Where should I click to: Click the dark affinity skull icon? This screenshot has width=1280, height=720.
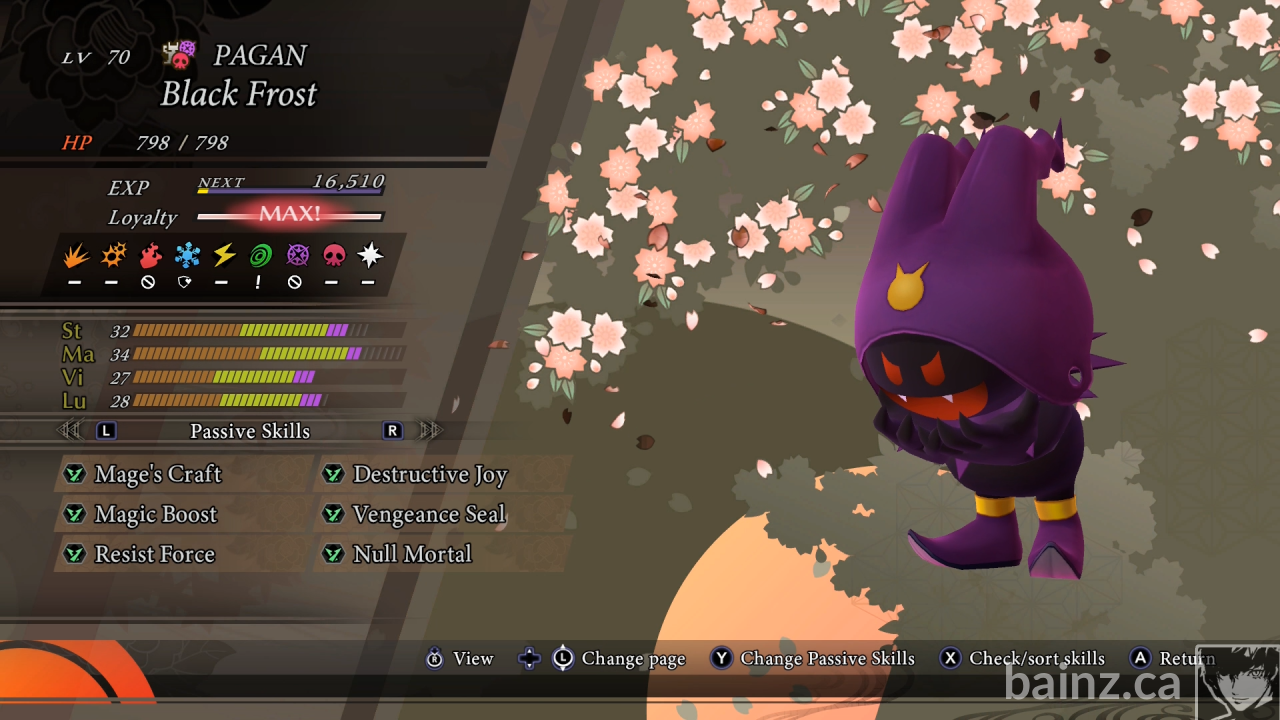tap(333, 256)
